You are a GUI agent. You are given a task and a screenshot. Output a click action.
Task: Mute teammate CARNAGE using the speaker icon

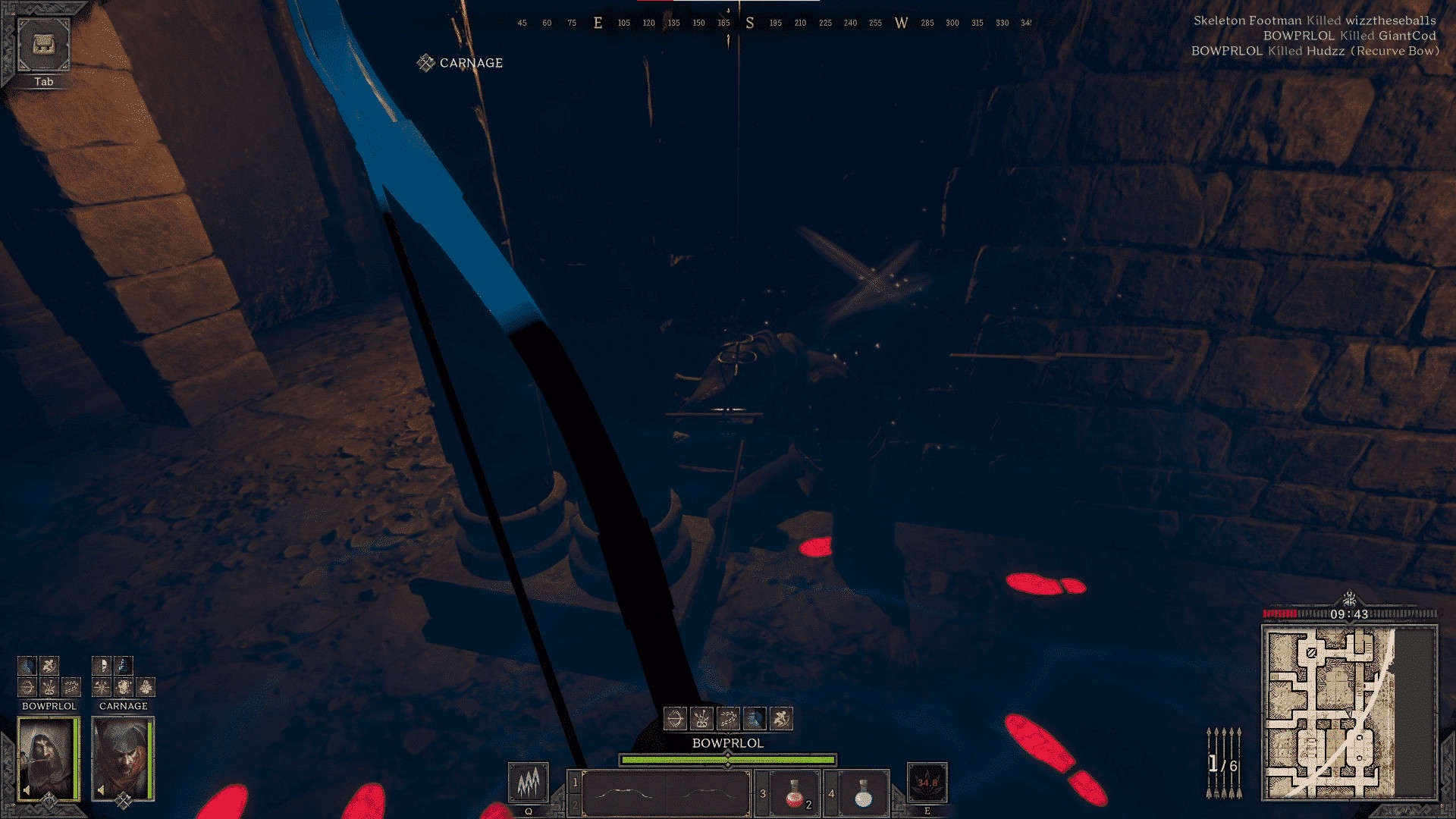point(99,788)
